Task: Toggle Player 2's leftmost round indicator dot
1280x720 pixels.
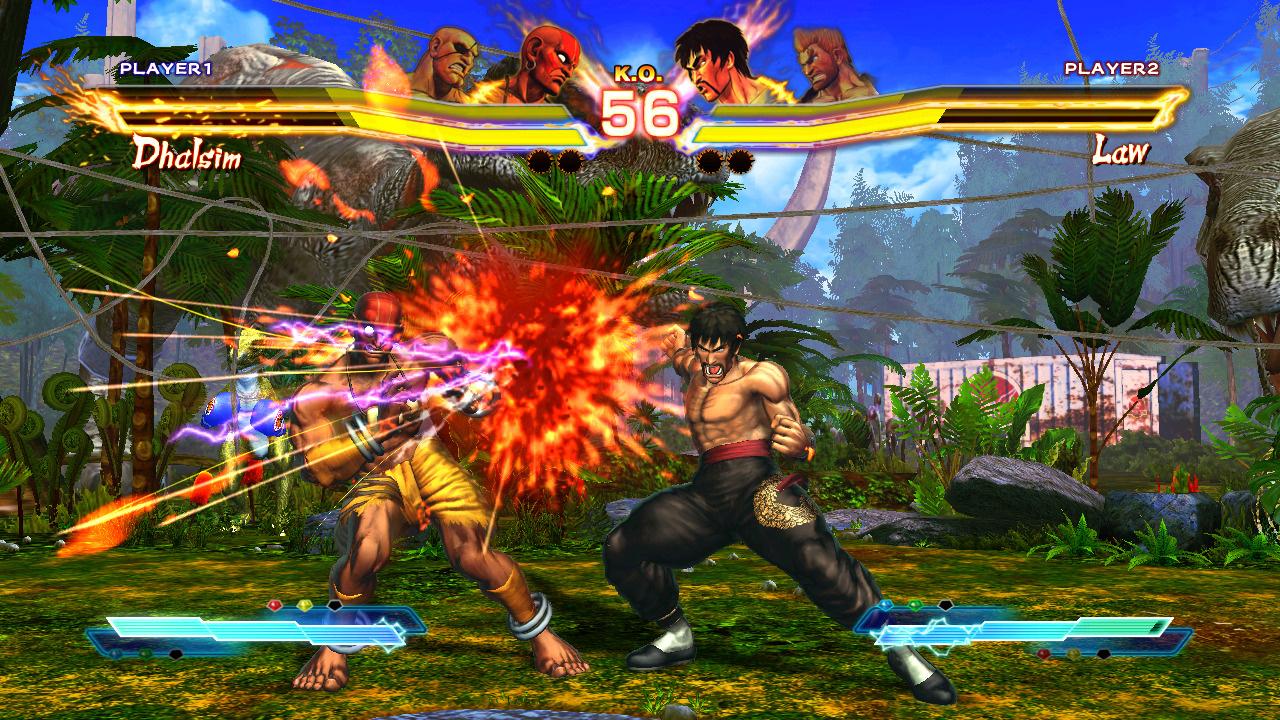Action: pyautogui.click(x=708, y=158)
